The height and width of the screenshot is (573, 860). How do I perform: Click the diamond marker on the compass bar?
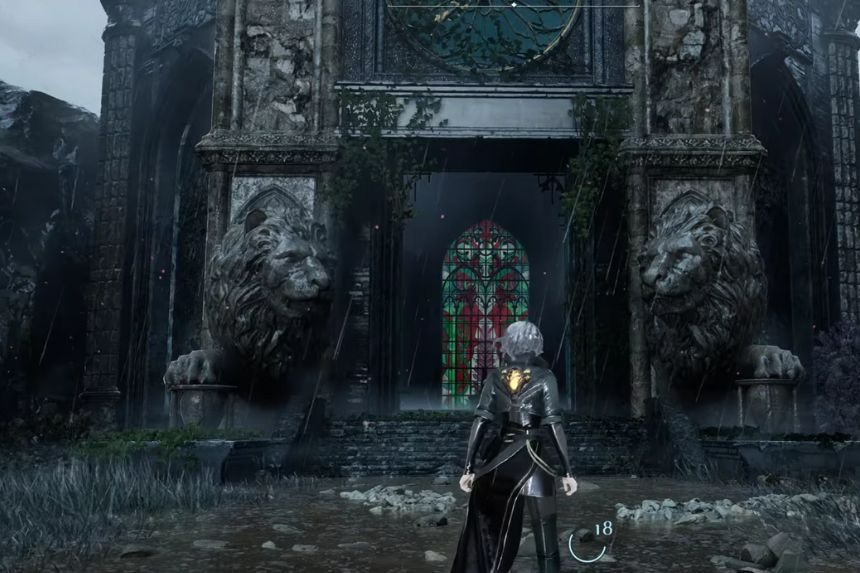point(513,5)
